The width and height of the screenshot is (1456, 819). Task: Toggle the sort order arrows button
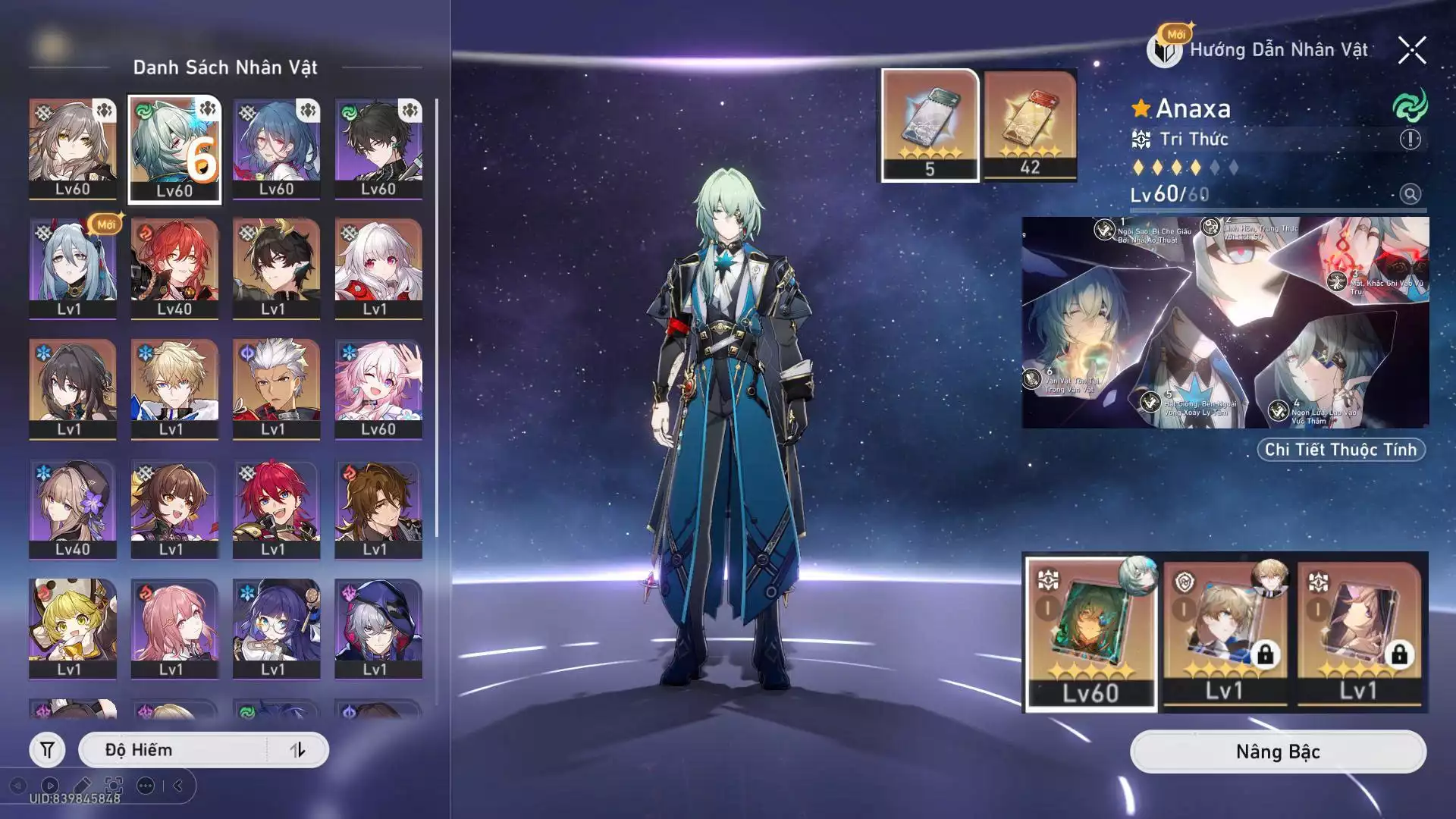pos(297,750)
